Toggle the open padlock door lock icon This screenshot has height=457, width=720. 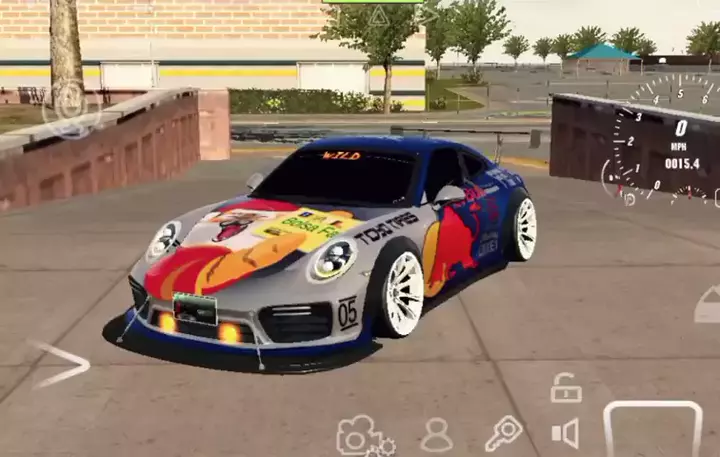[x=566, y=388]
